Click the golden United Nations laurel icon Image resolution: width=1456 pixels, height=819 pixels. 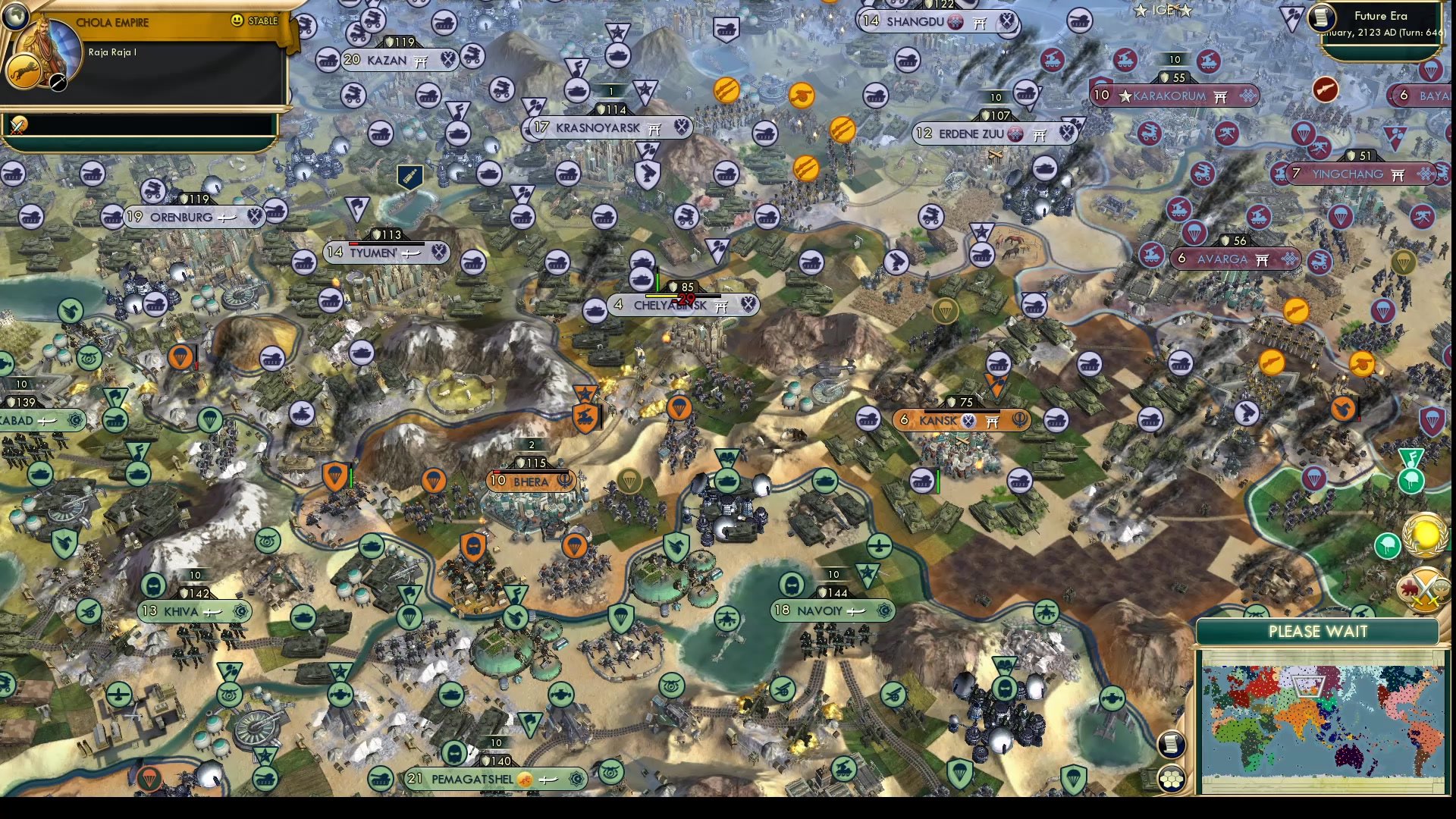pyautogui.click(x=1423, y=535)
